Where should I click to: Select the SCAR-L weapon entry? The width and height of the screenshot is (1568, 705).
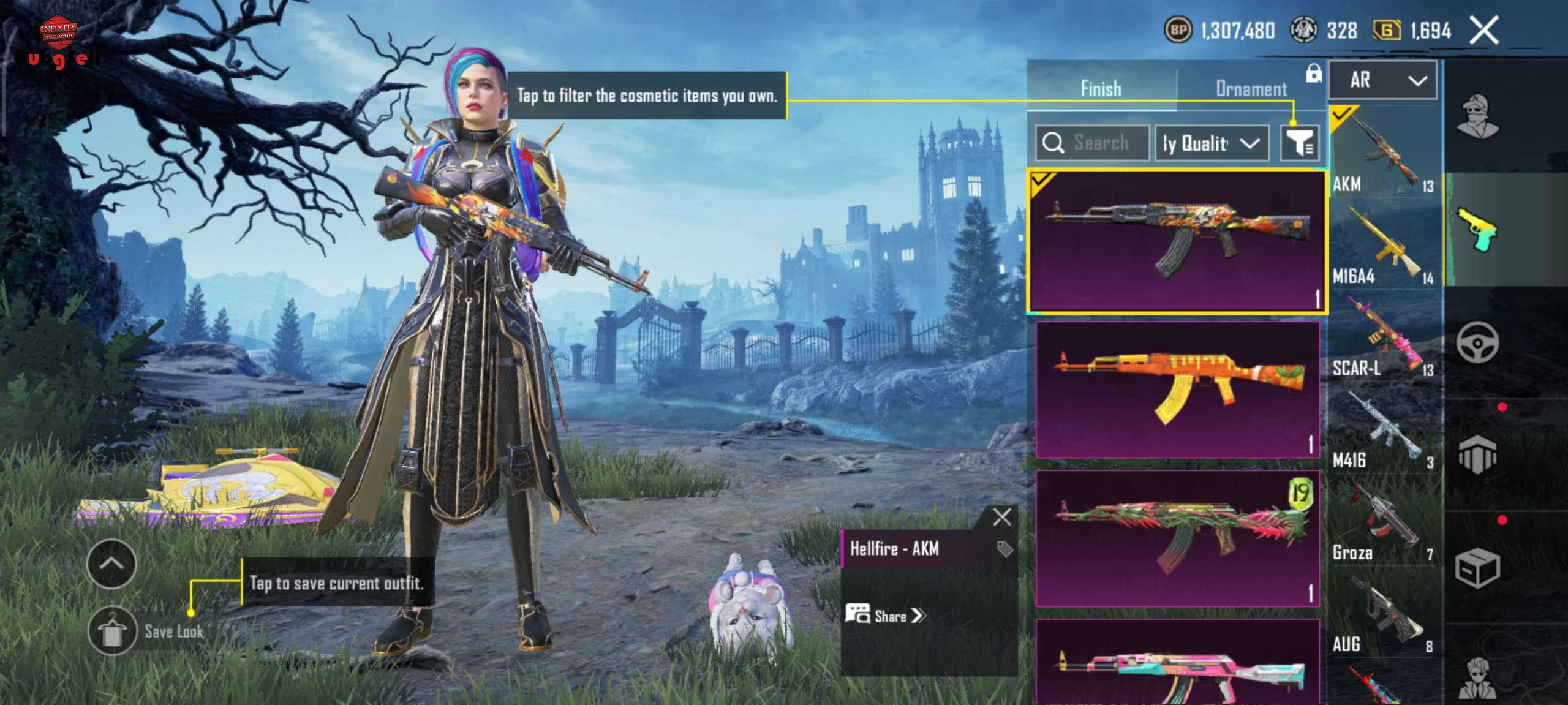coord(1383,337)
